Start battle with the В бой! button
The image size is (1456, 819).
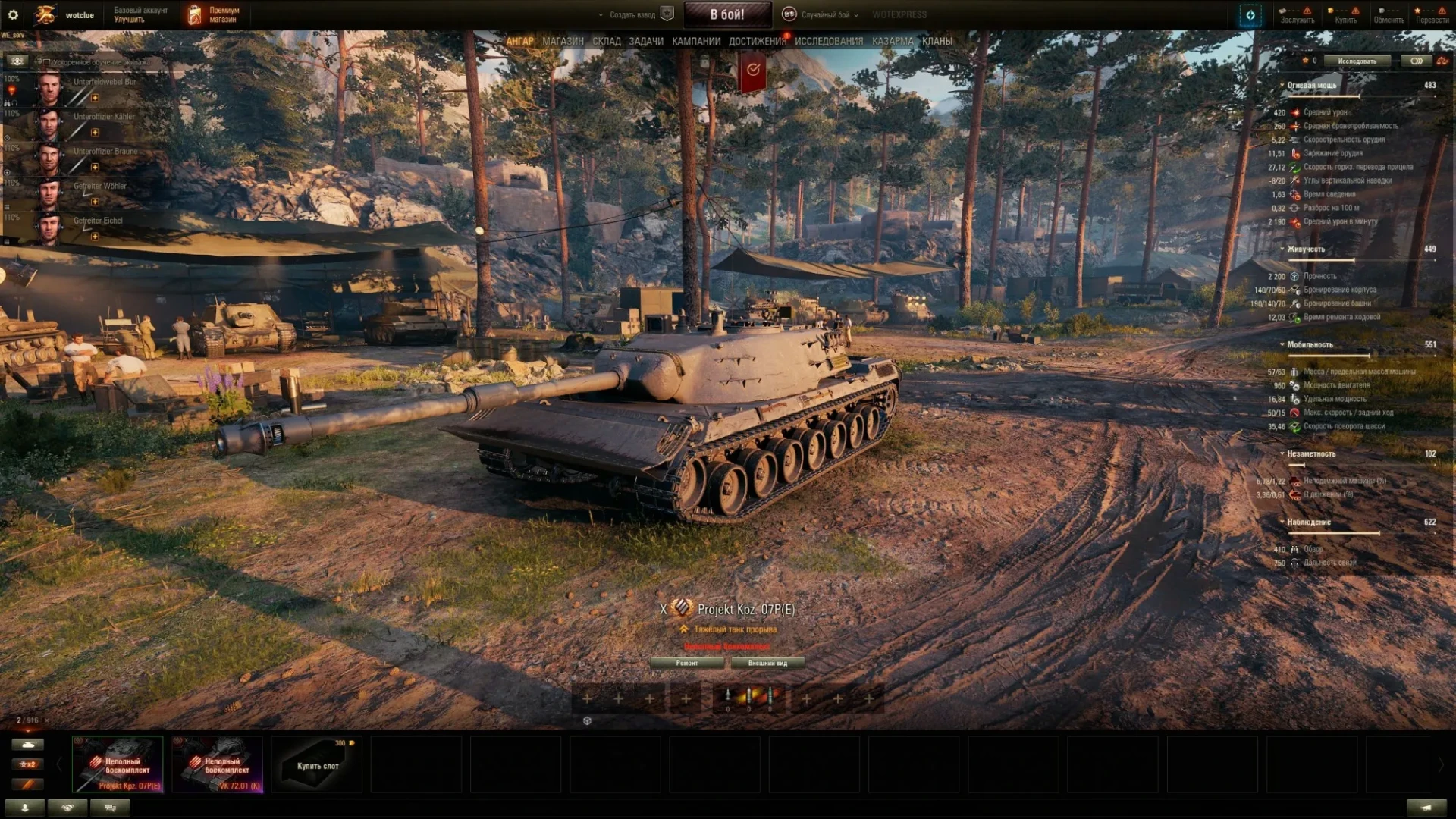pos(726,14)
